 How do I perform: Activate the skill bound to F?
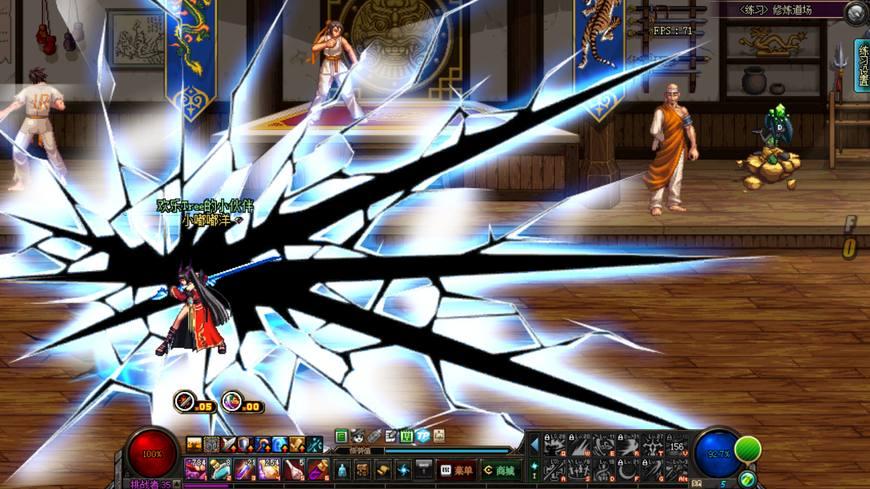[x=629, y=469]
